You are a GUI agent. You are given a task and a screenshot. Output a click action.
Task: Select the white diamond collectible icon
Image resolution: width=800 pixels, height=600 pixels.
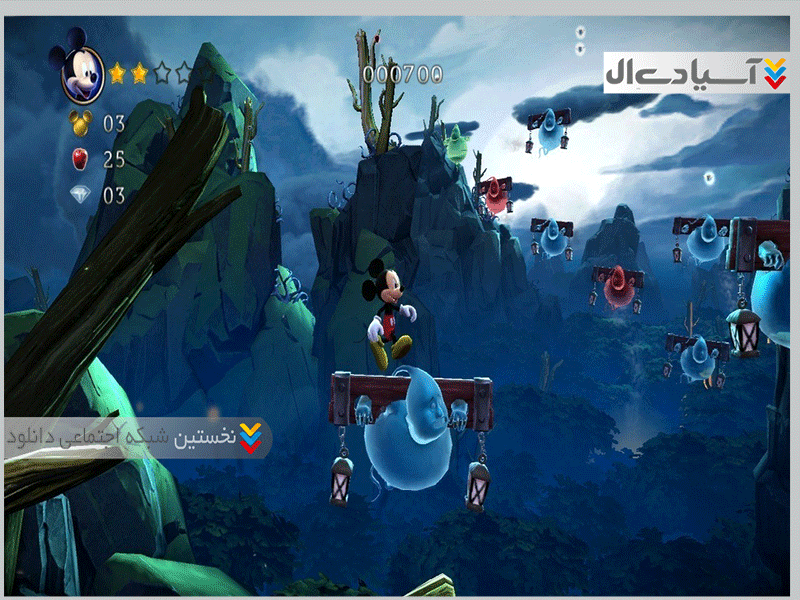[x=80, y=195]
